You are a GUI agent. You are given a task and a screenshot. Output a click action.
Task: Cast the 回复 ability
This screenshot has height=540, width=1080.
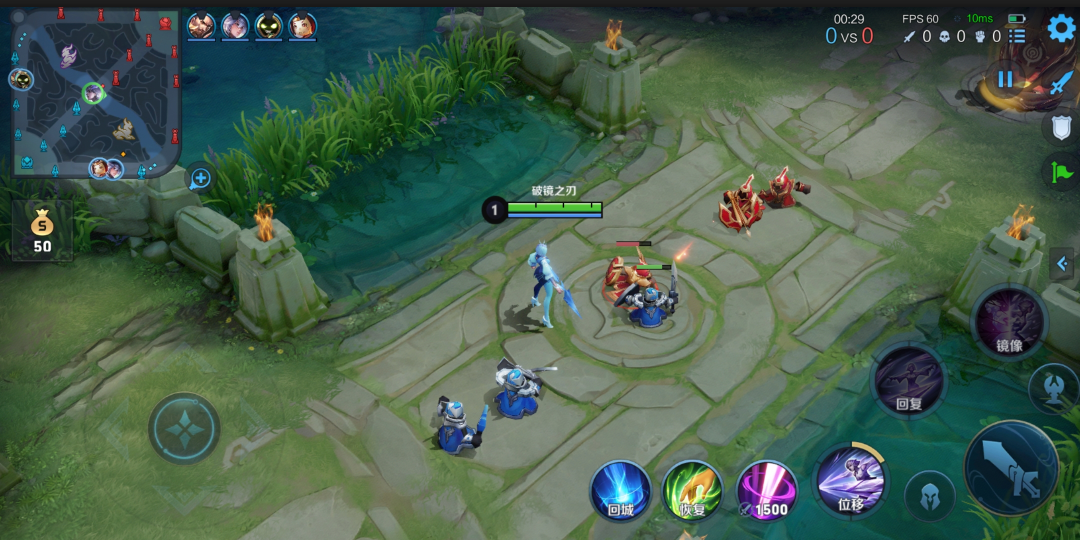coord(909,380)
